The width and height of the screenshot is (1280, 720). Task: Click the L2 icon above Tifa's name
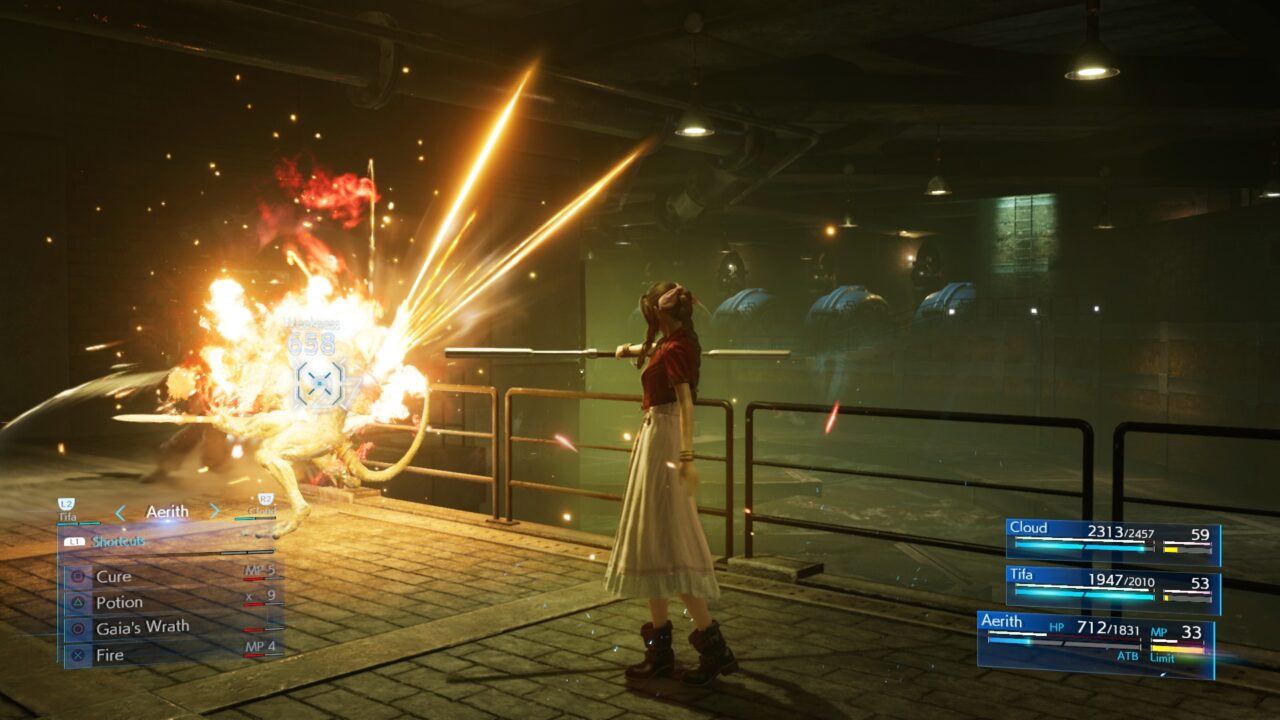(65, 503)
